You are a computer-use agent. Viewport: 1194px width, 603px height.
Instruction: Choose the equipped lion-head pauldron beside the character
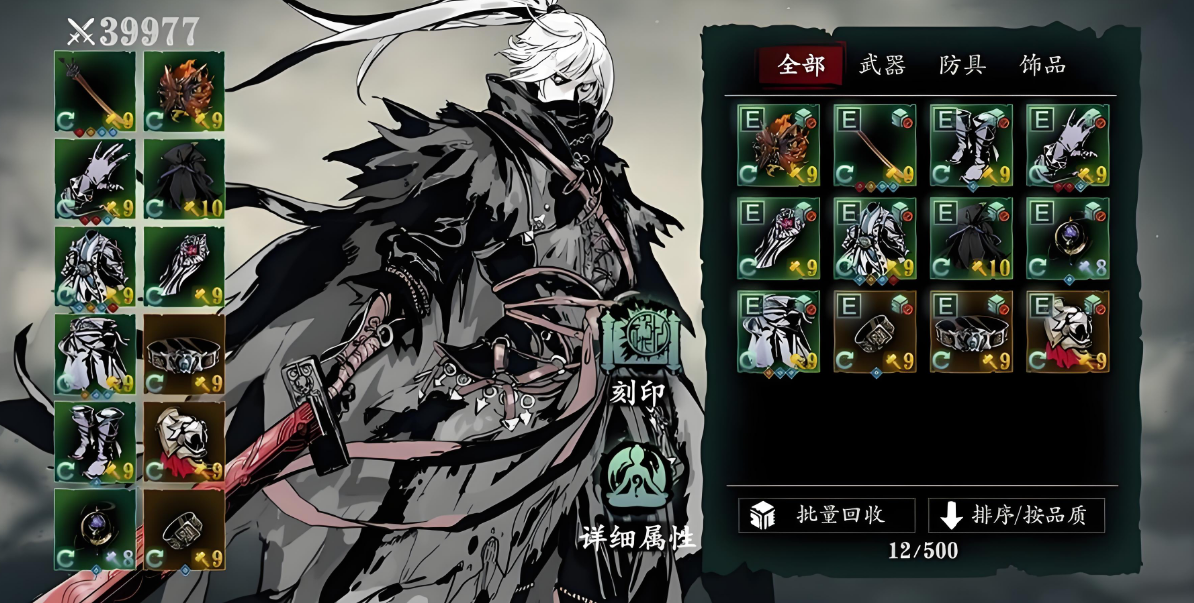184,442
